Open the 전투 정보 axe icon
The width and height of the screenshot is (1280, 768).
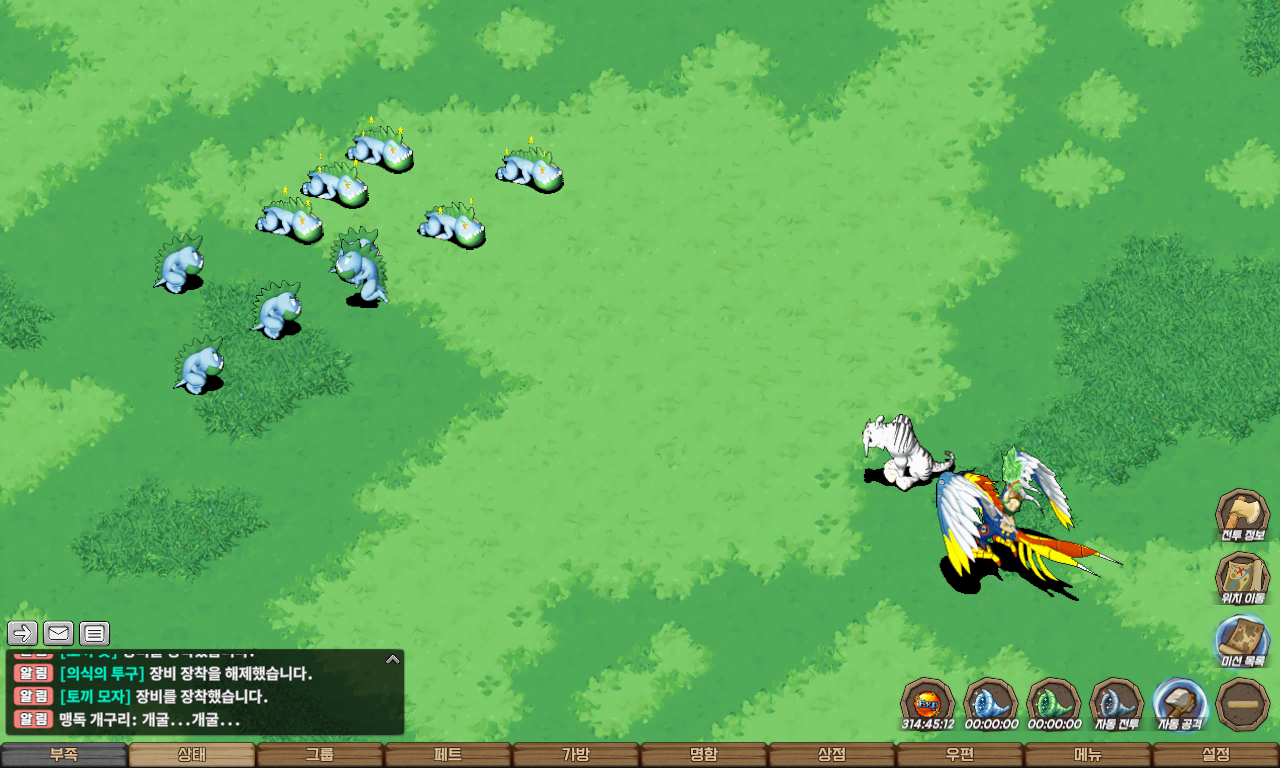point(1242,515)
